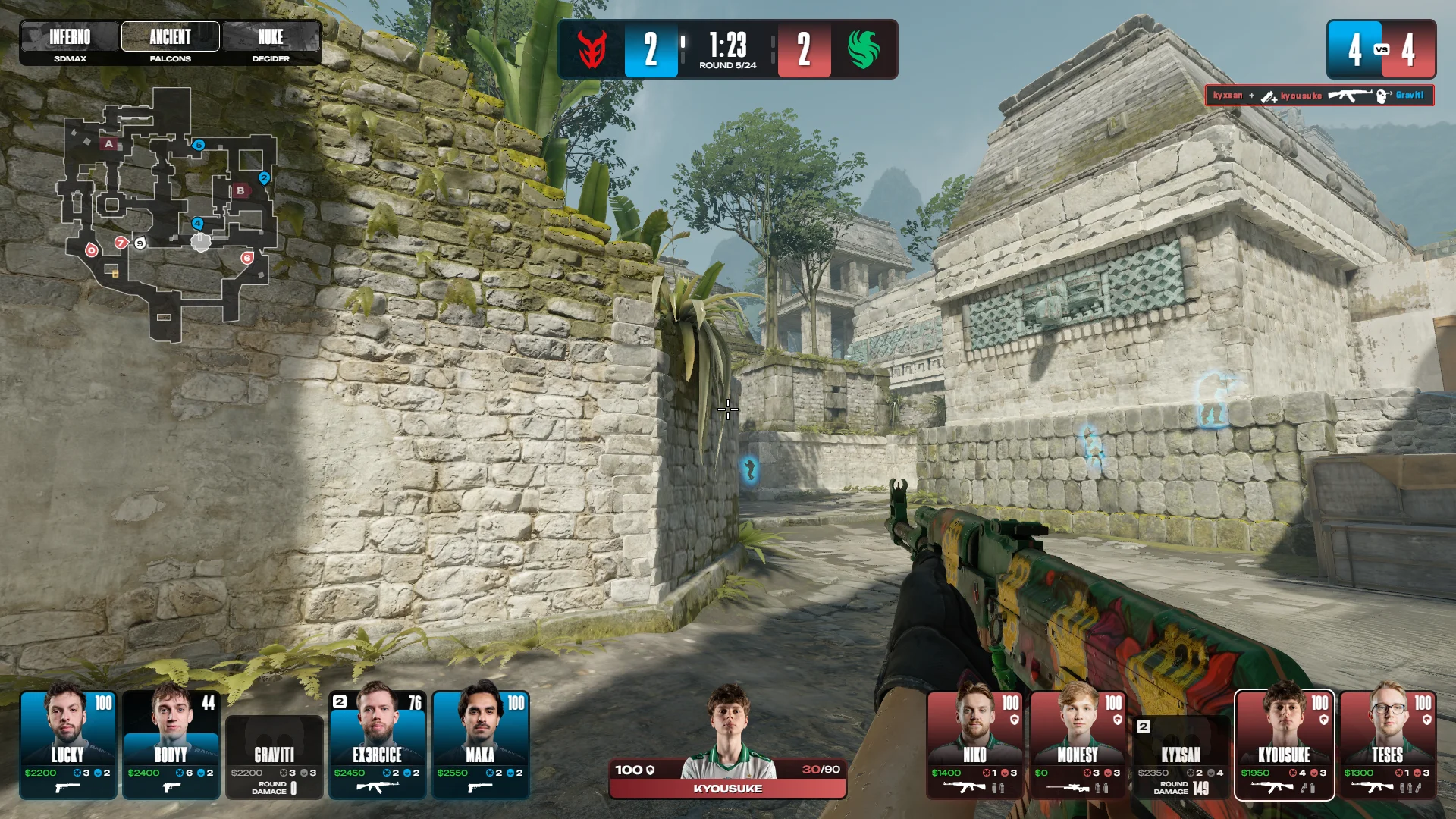Select Lucky's player card
The height and width of the screenshot is (819, 1456).
(x=68, y=745)
